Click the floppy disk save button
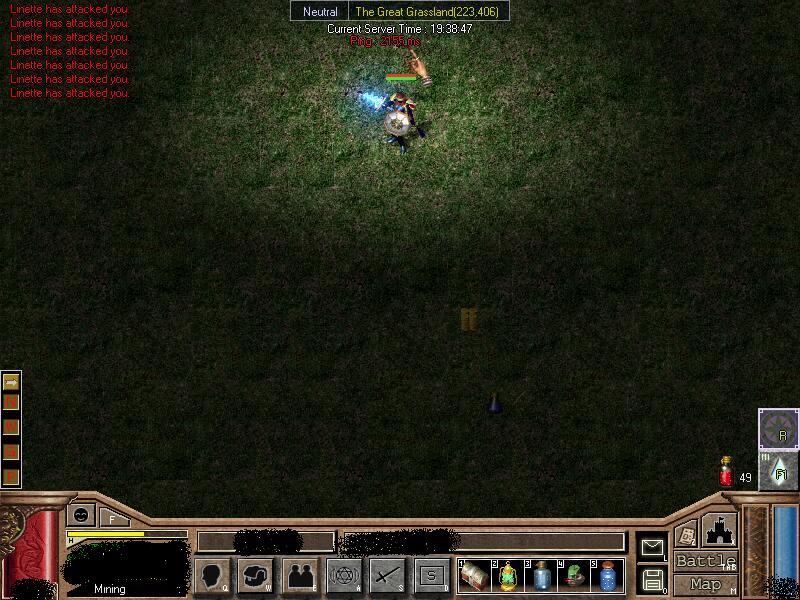This screenshot has height=600, width=800. pos(652,579)
